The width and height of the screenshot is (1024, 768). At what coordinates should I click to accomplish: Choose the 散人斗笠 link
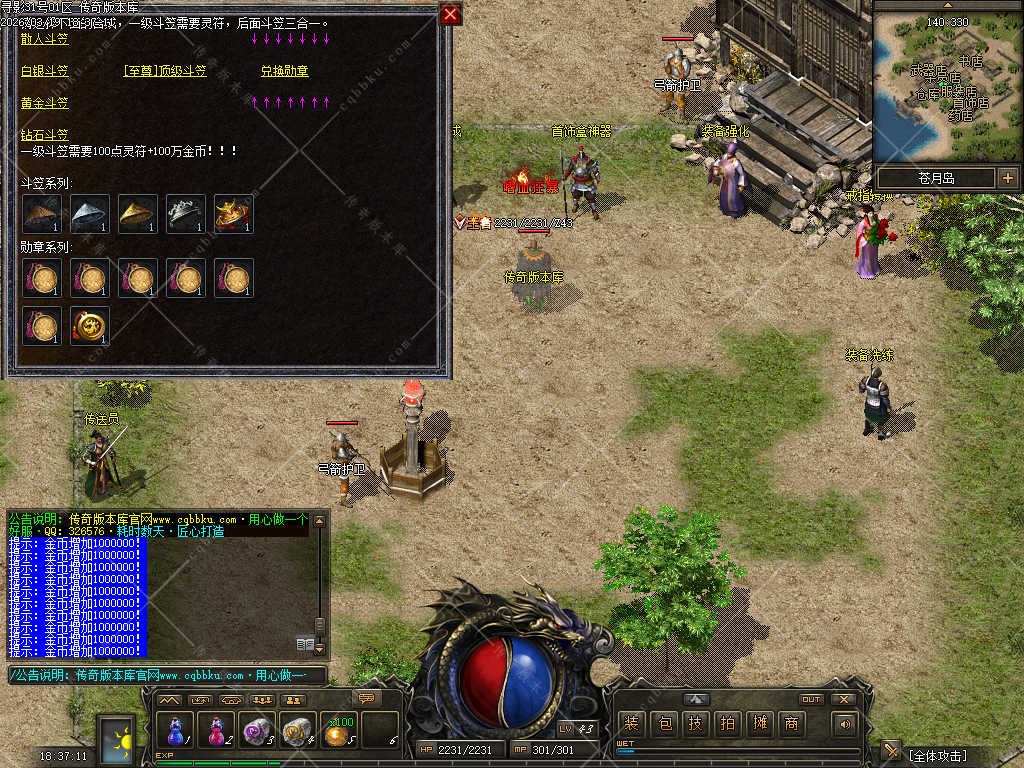coord(45,39)
